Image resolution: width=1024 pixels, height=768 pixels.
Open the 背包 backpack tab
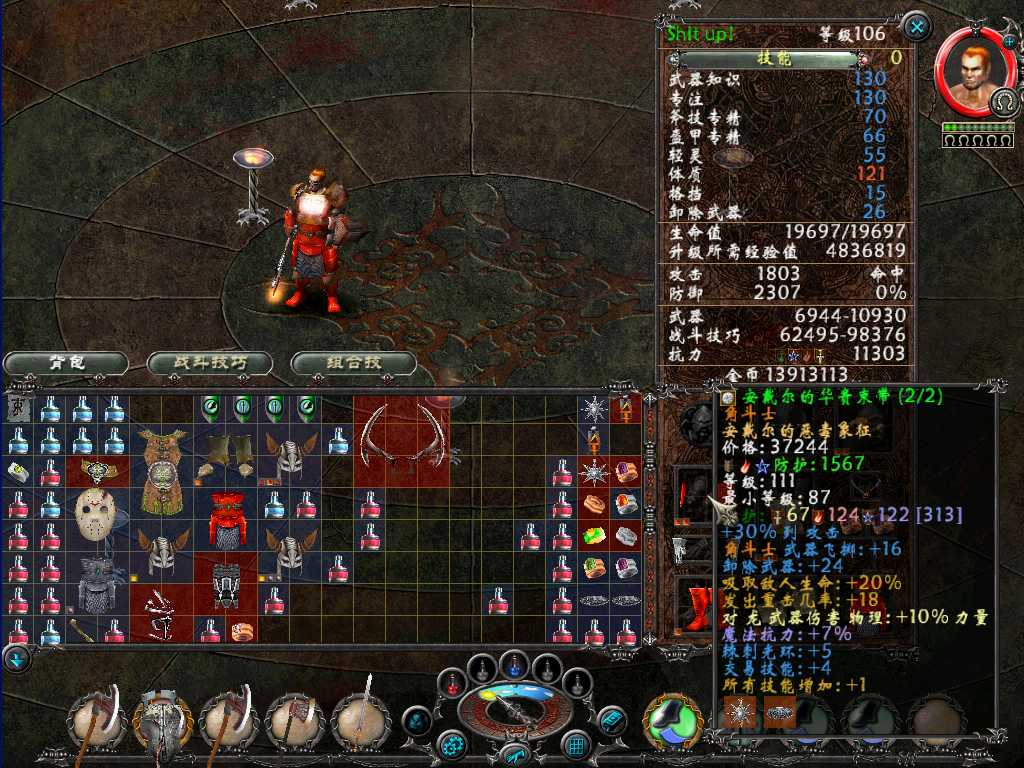coord(66,363)
